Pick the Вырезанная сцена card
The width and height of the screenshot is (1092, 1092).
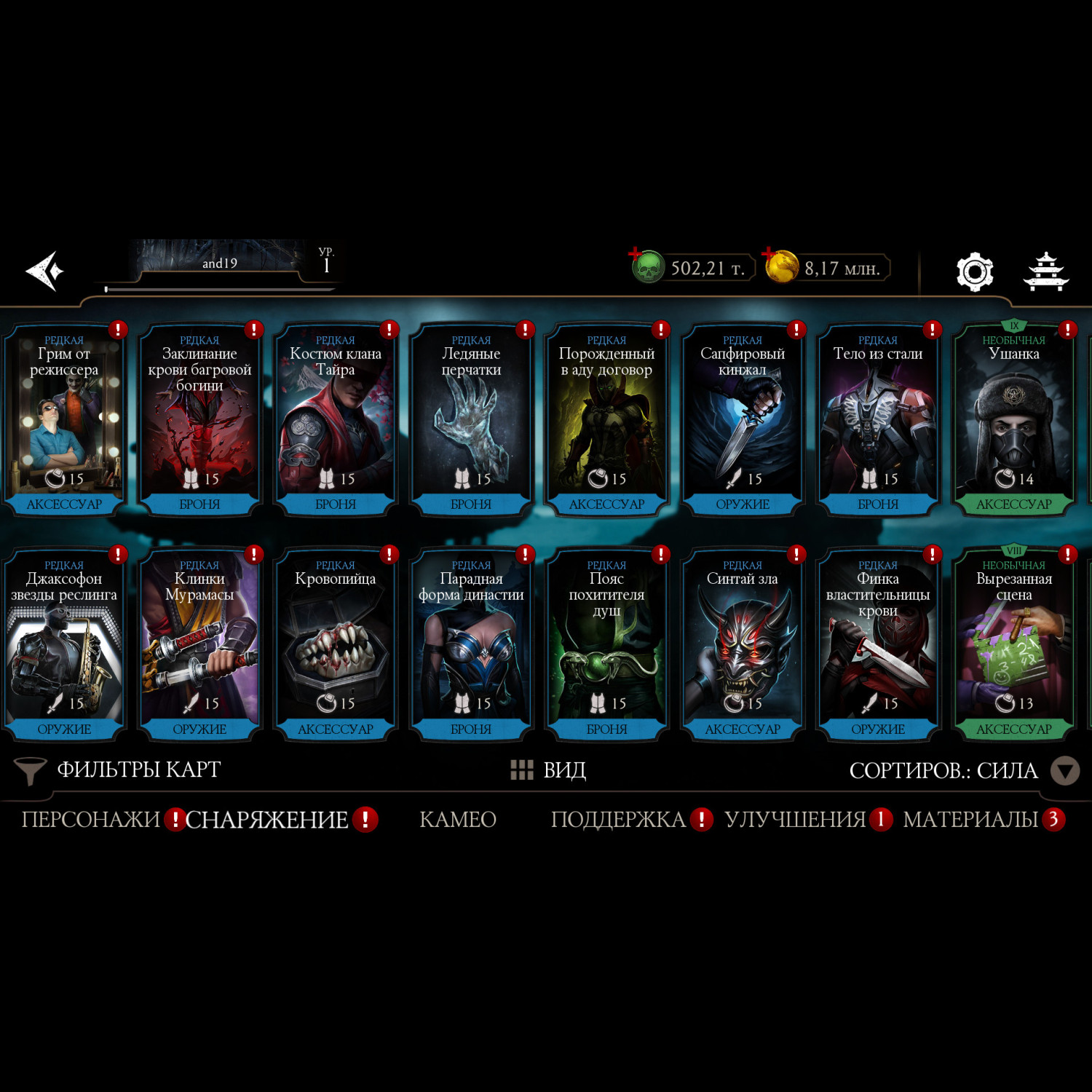(x=1013, y=645)
